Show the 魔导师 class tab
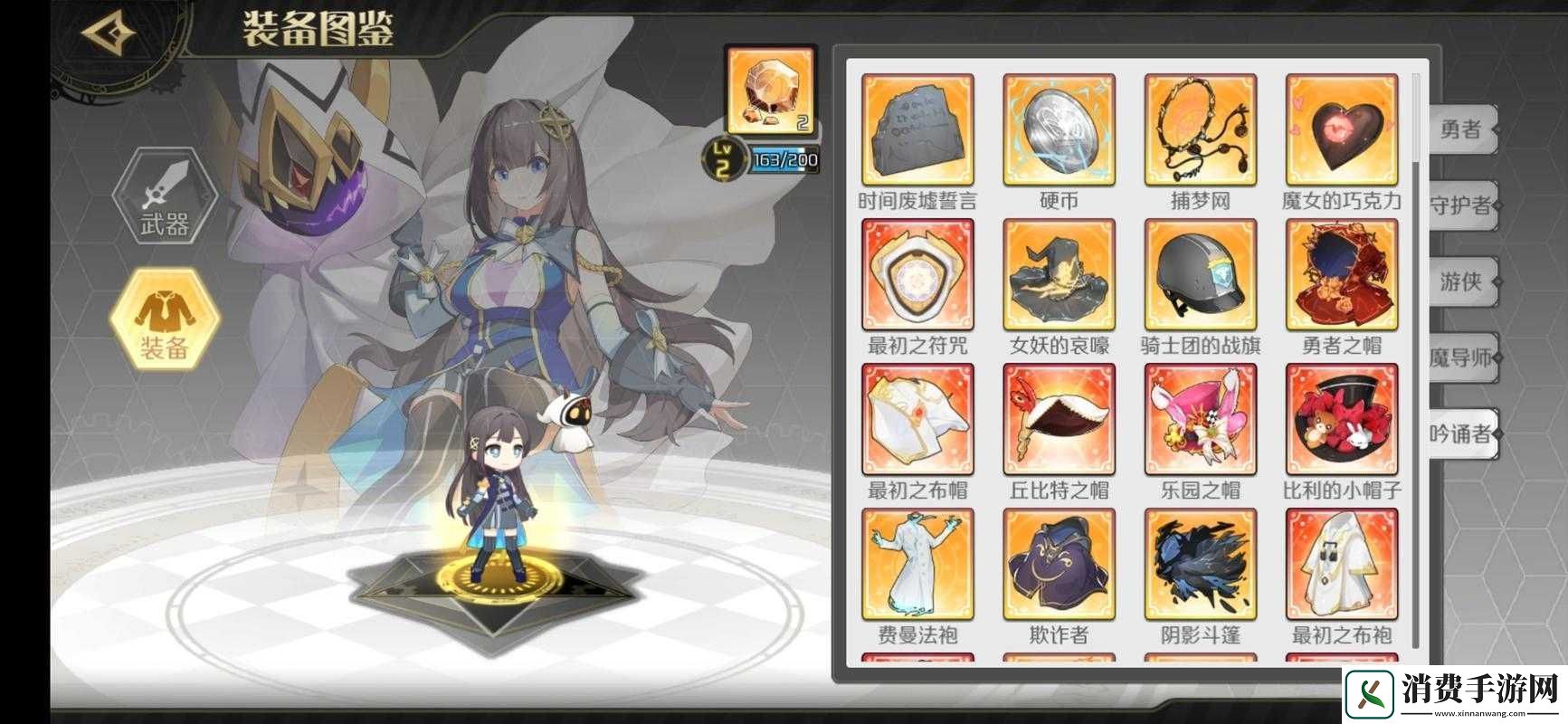Image resolution: width=1568 pixels, height=724 pixels. pos(1460,357)
